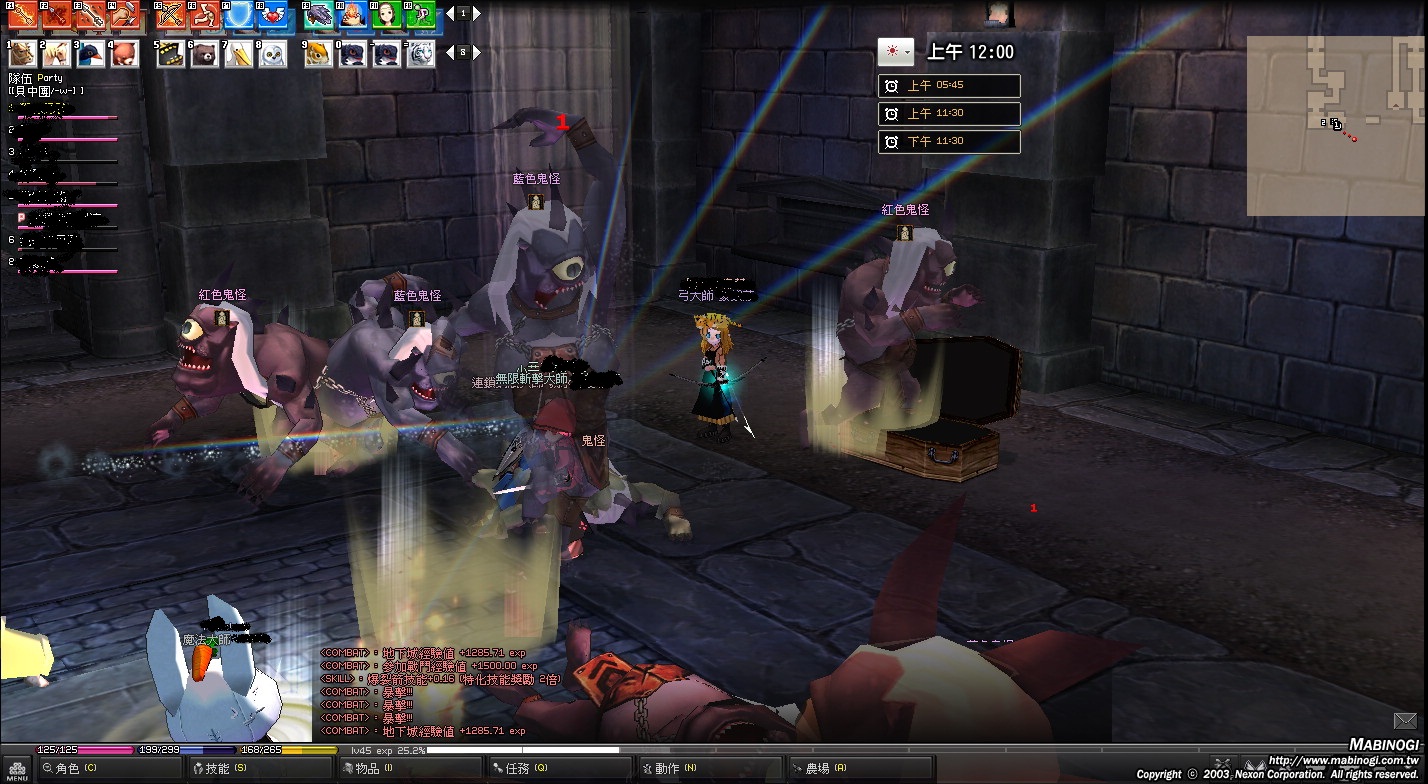This screenshot has width=1428, height=784.
Task: Click the dungeon minimap
Action: click(x=1335, y=125)
